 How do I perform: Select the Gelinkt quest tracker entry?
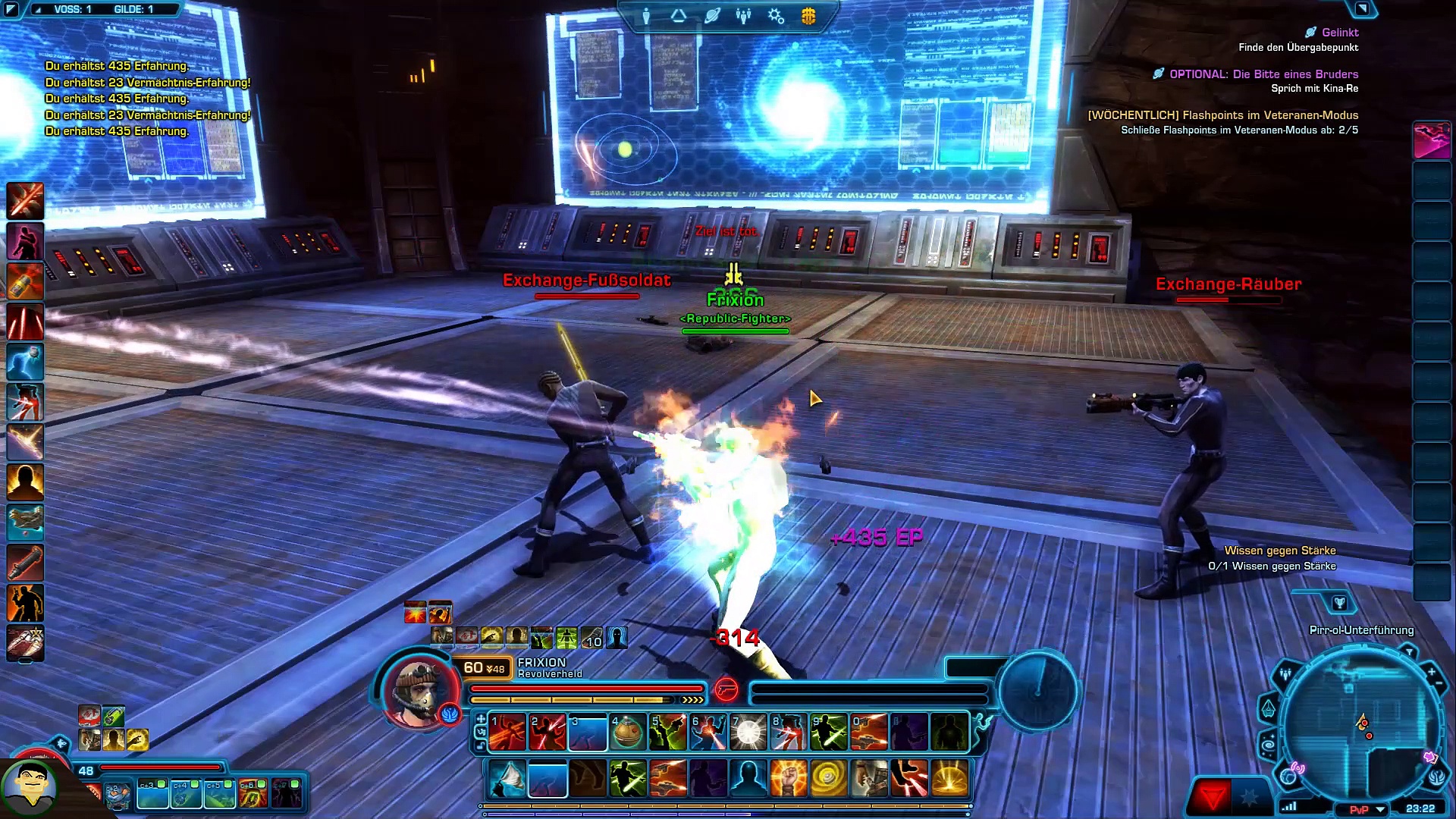(1339, 33)
